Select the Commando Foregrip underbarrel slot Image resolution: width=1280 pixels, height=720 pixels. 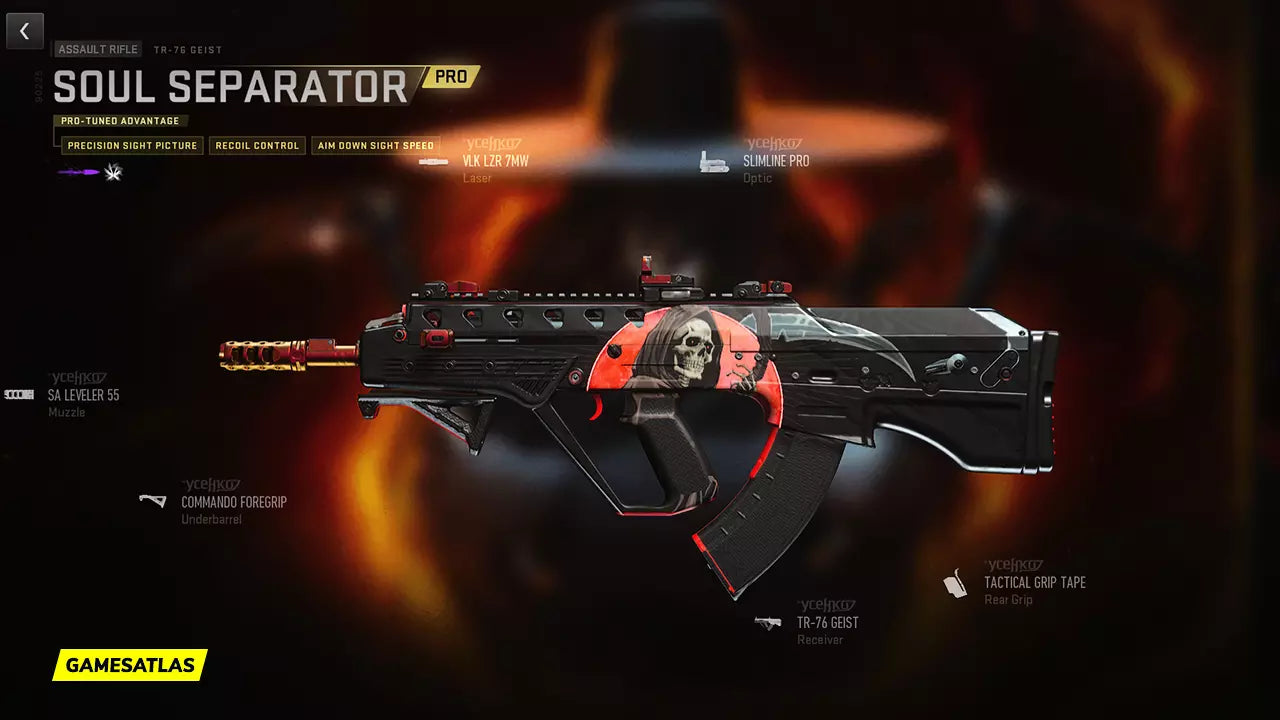point(233,502)
